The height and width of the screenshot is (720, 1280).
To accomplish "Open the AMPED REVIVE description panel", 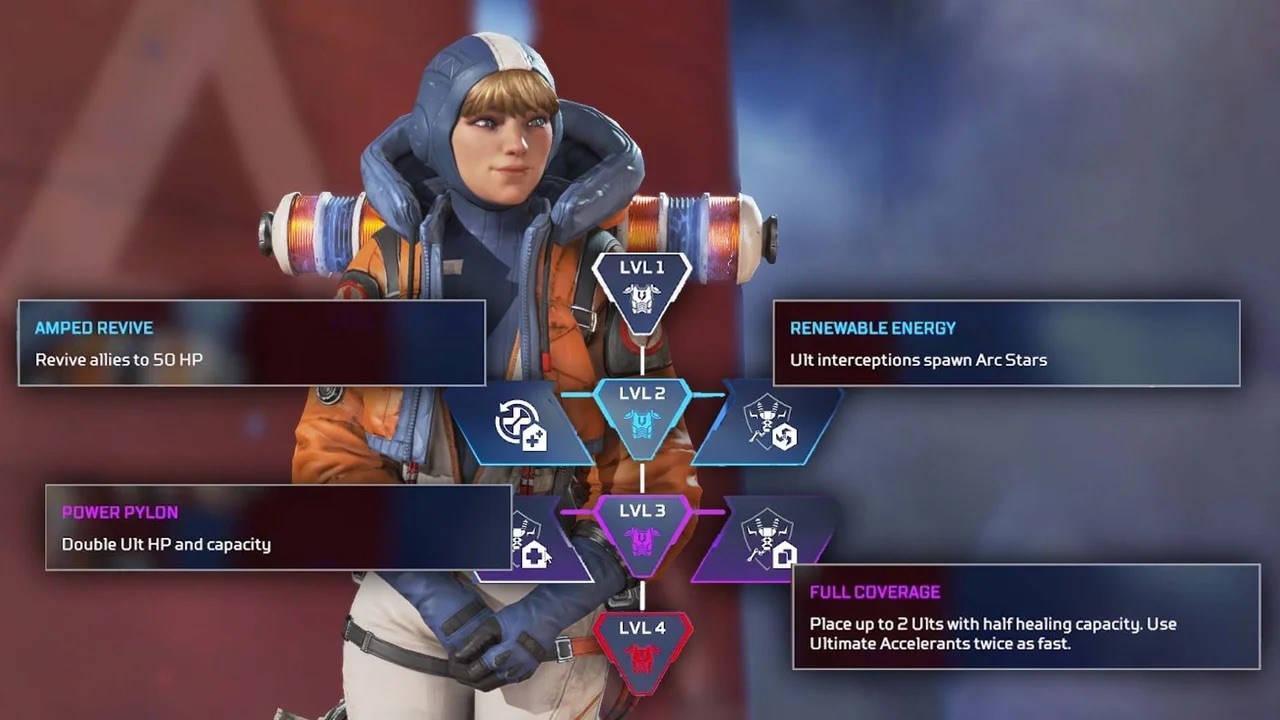I will [250, 343].
